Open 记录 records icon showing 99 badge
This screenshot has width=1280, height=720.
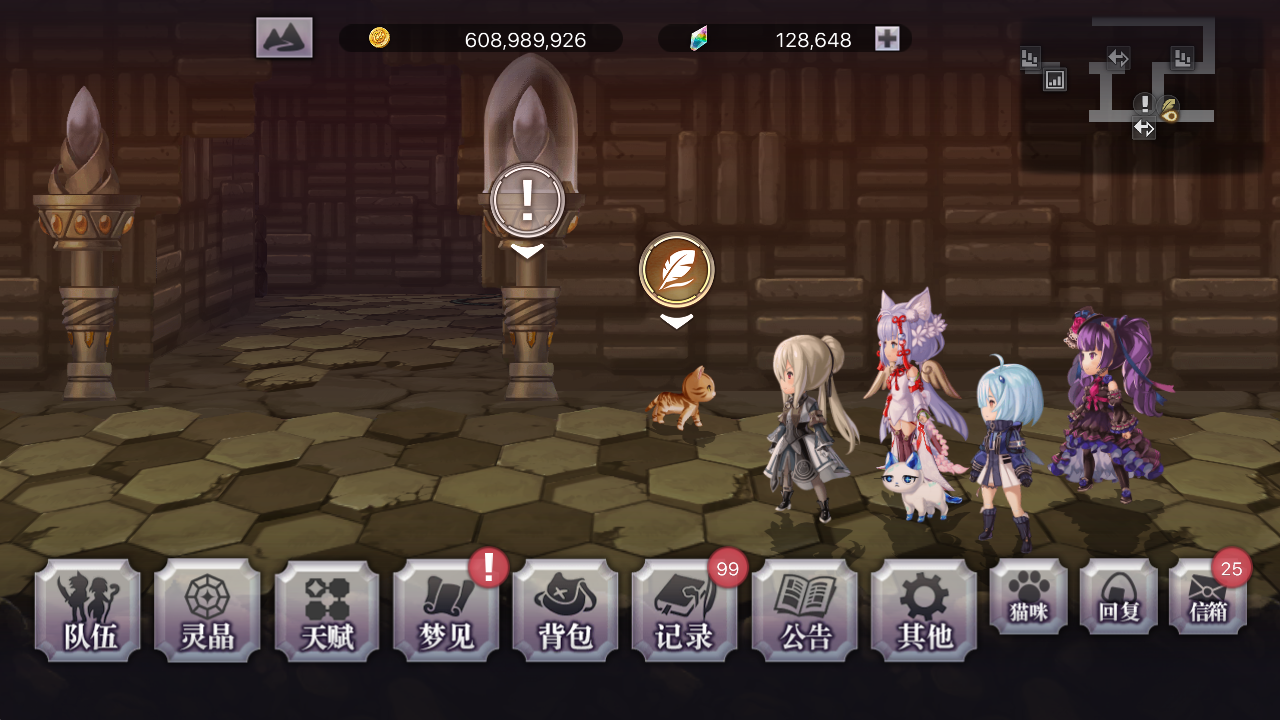click(x=685, y=610)
